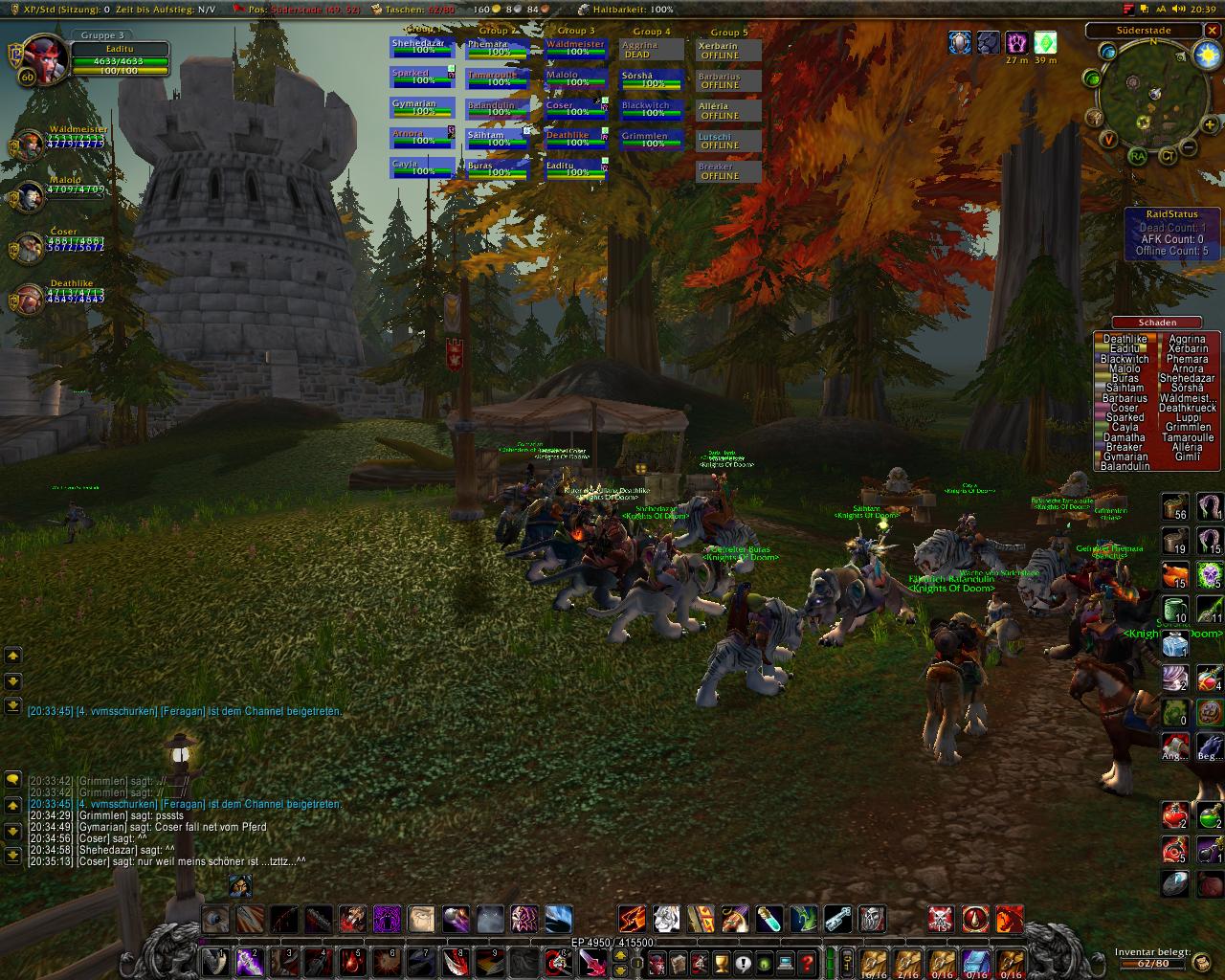
Task: Click the purple paw buff icon
Action: pyautogui.click(x=1015, y=42)
